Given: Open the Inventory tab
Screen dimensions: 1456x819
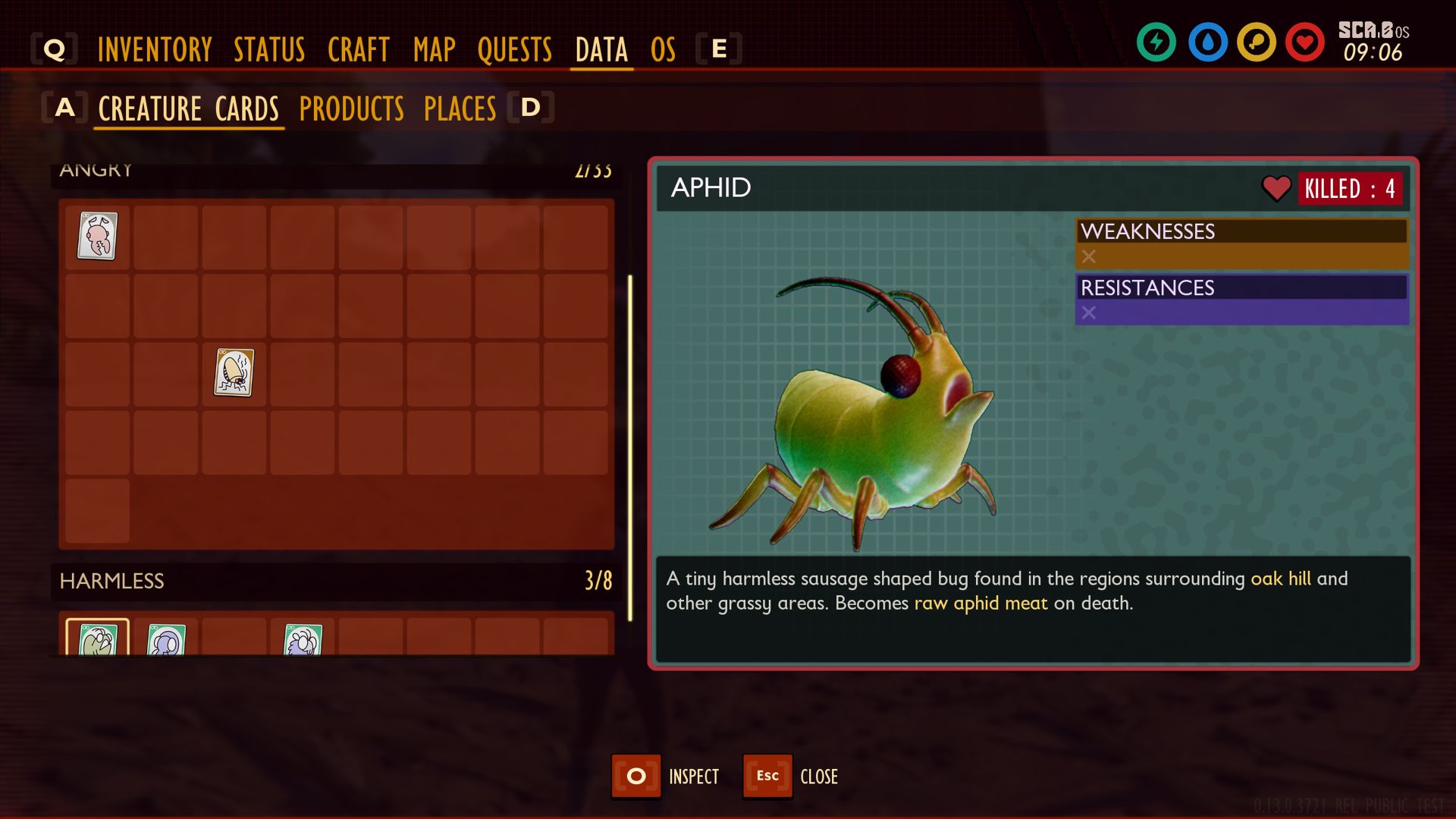Looking at the screenshot, I should click(x=155, y=50).
